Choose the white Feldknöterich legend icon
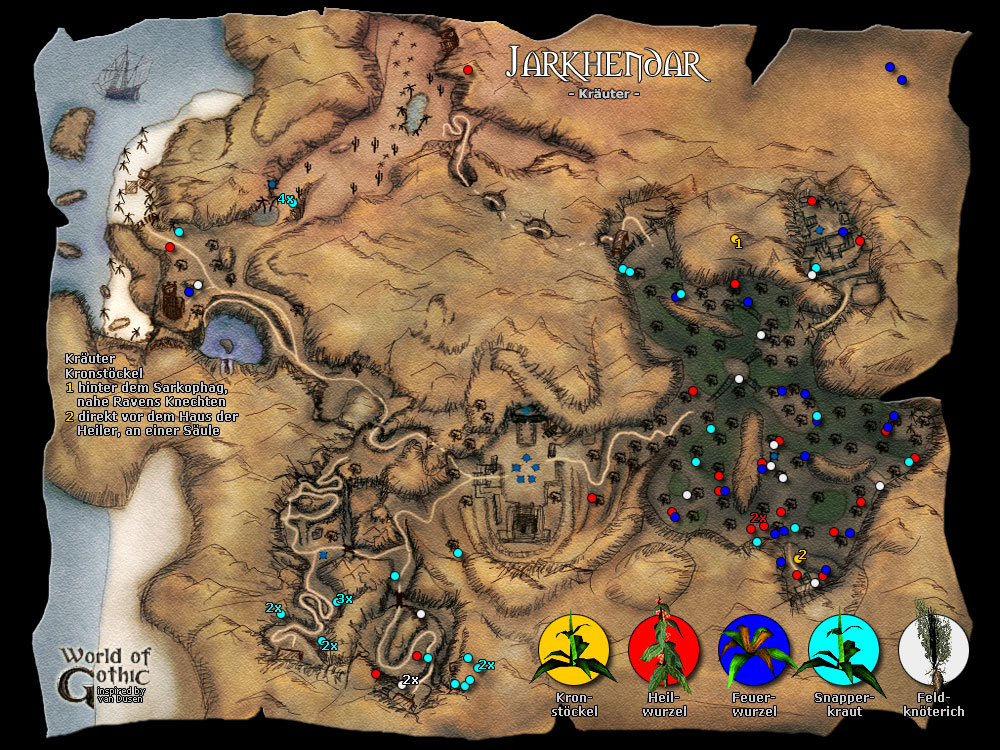The image size is (1000, 750). 933,652
